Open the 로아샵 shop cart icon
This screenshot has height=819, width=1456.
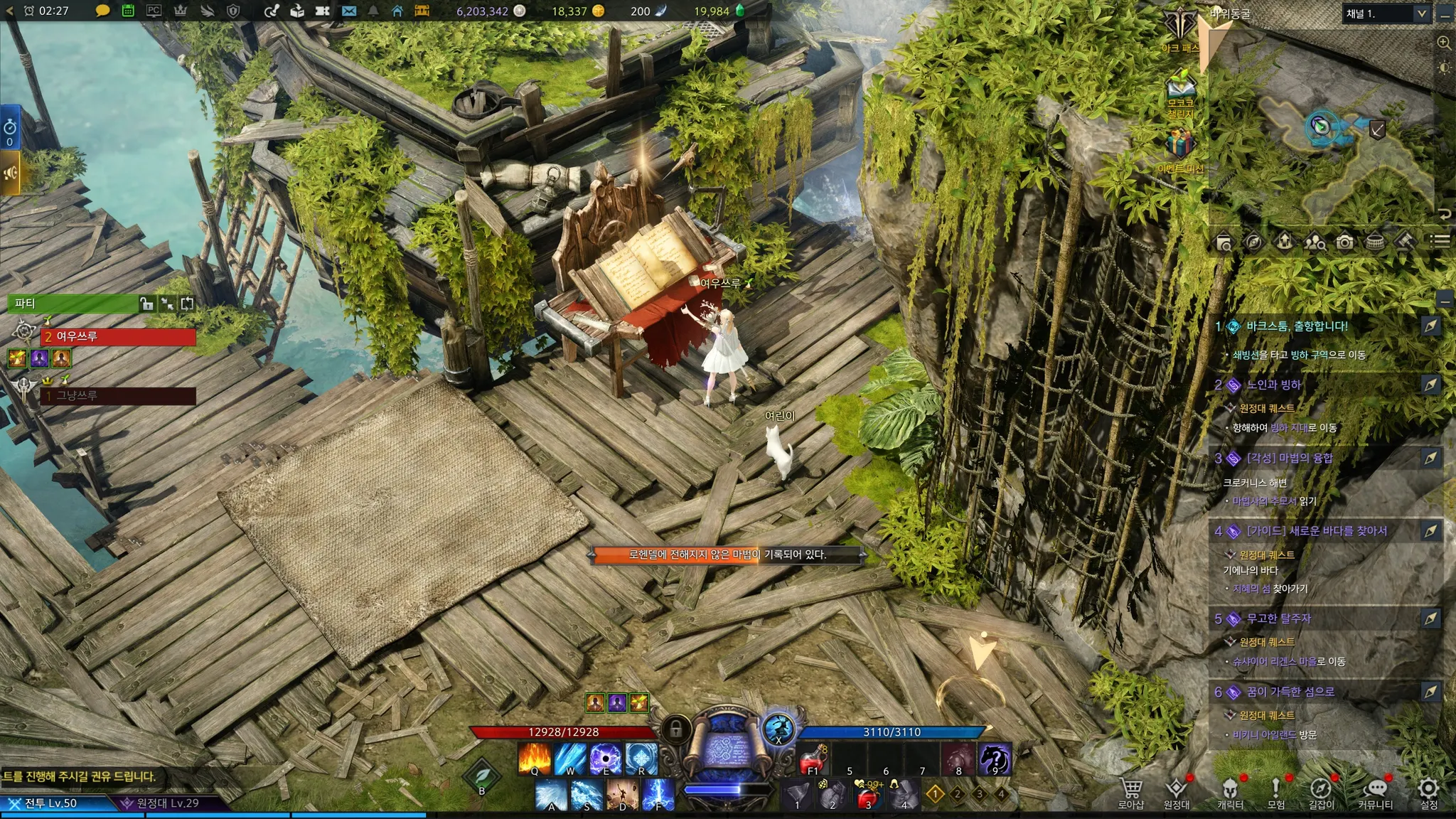[x=1130, y=791]
